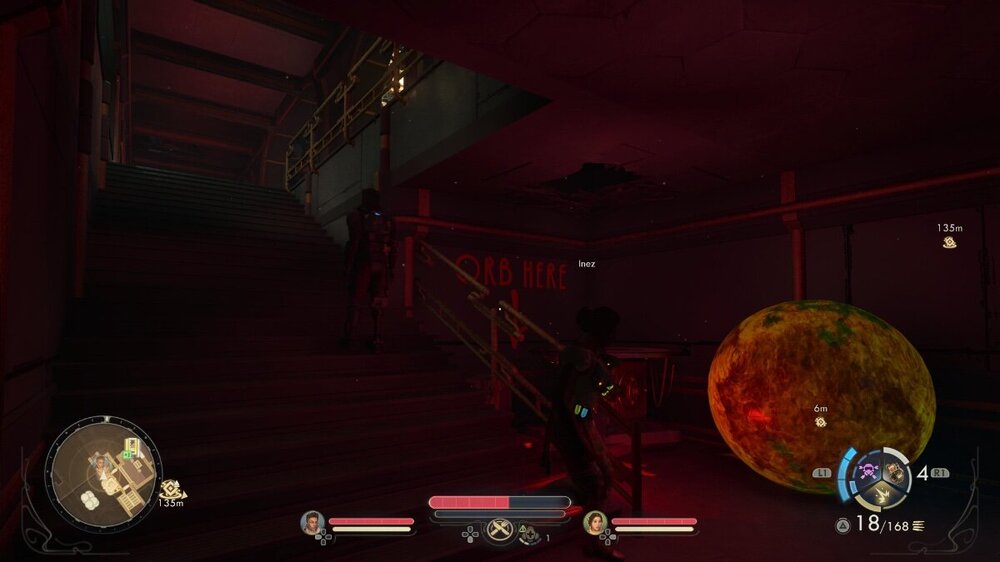Use the bottom ability wheel slash skill
Image resolution: width=1000 pixels, height=562 pixels.
[x=882, y=493]
